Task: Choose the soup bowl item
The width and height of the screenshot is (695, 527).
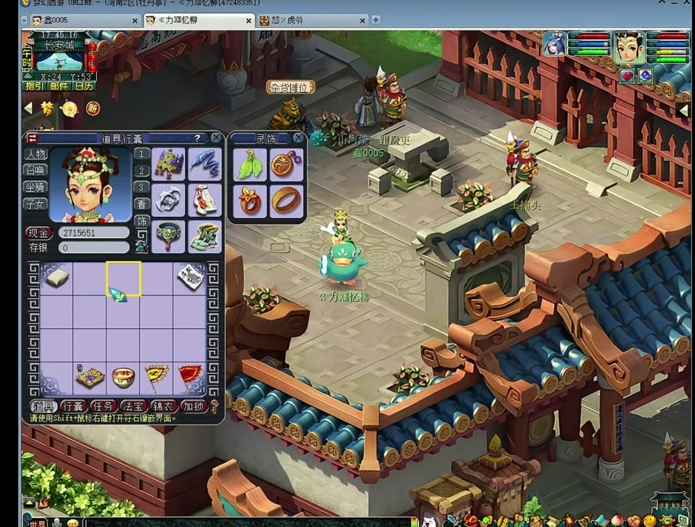Action: point(123,377)
